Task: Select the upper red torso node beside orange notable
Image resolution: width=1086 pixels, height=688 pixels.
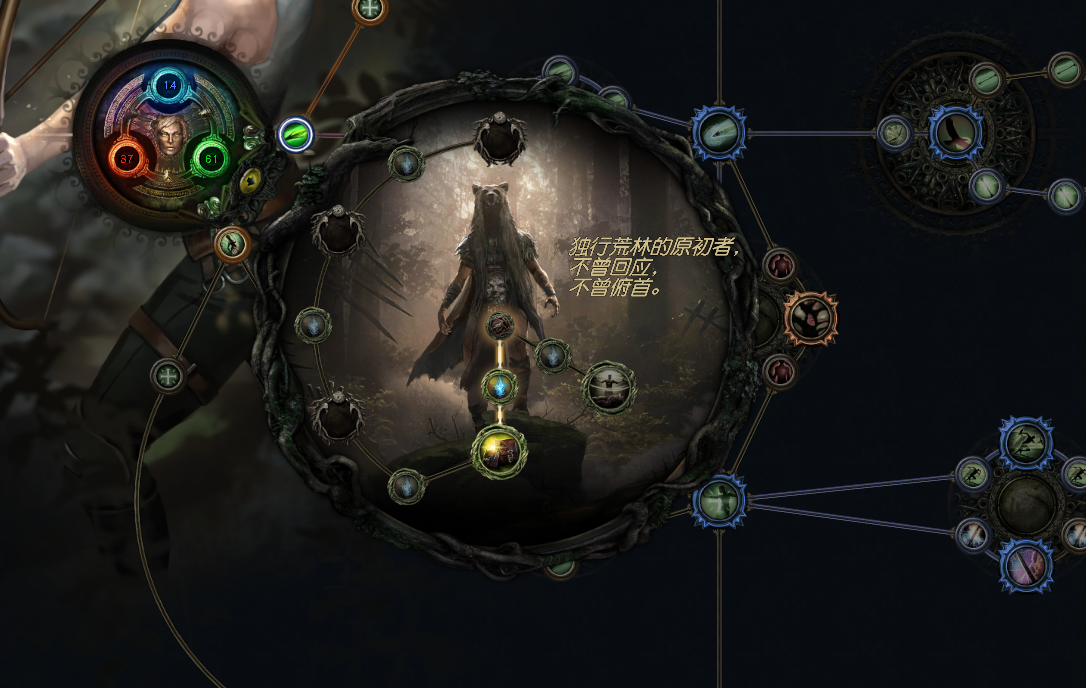Action: click(779, 266)
